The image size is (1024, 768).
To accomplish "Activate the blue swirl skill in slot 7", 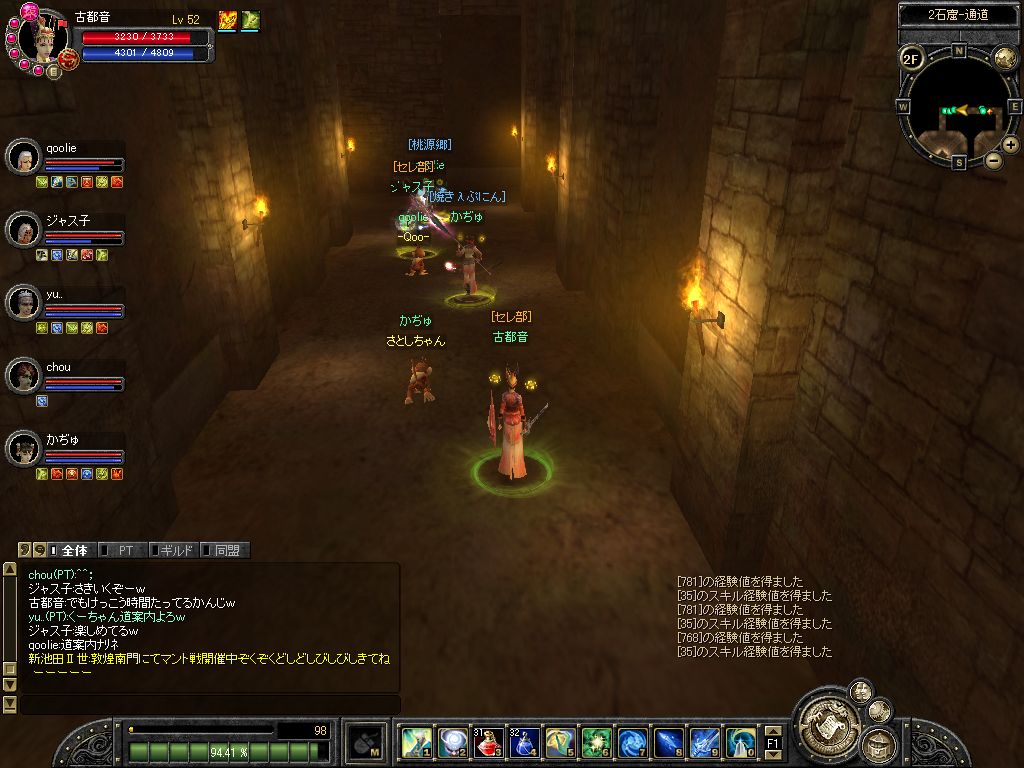I will point(632,742).
